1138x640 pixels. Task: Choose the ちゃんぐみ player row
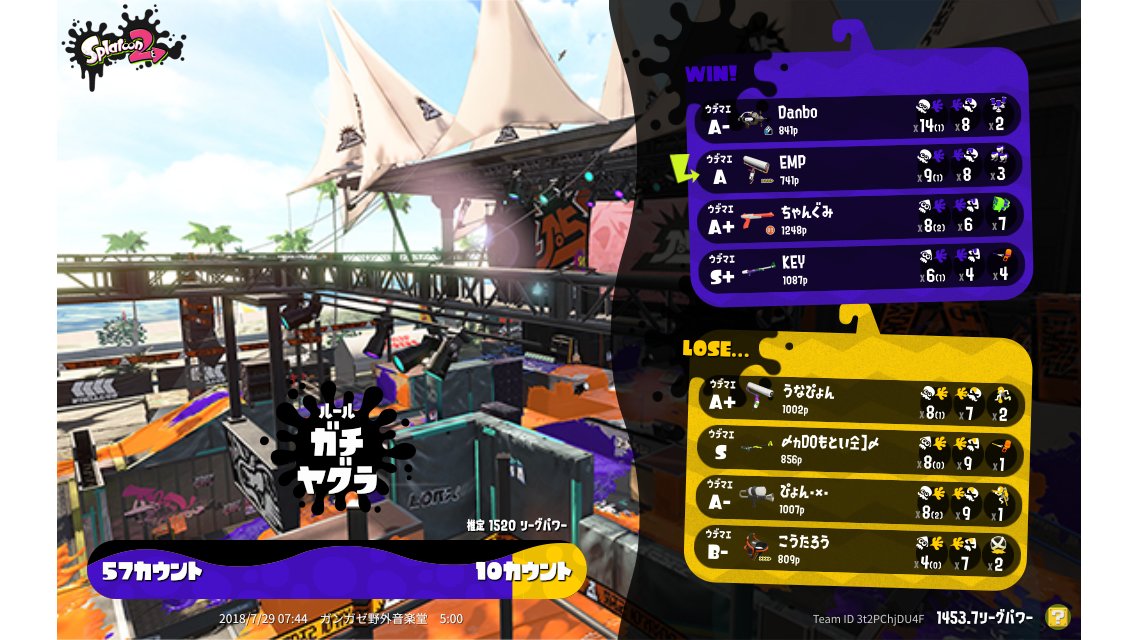pos(860,217)
